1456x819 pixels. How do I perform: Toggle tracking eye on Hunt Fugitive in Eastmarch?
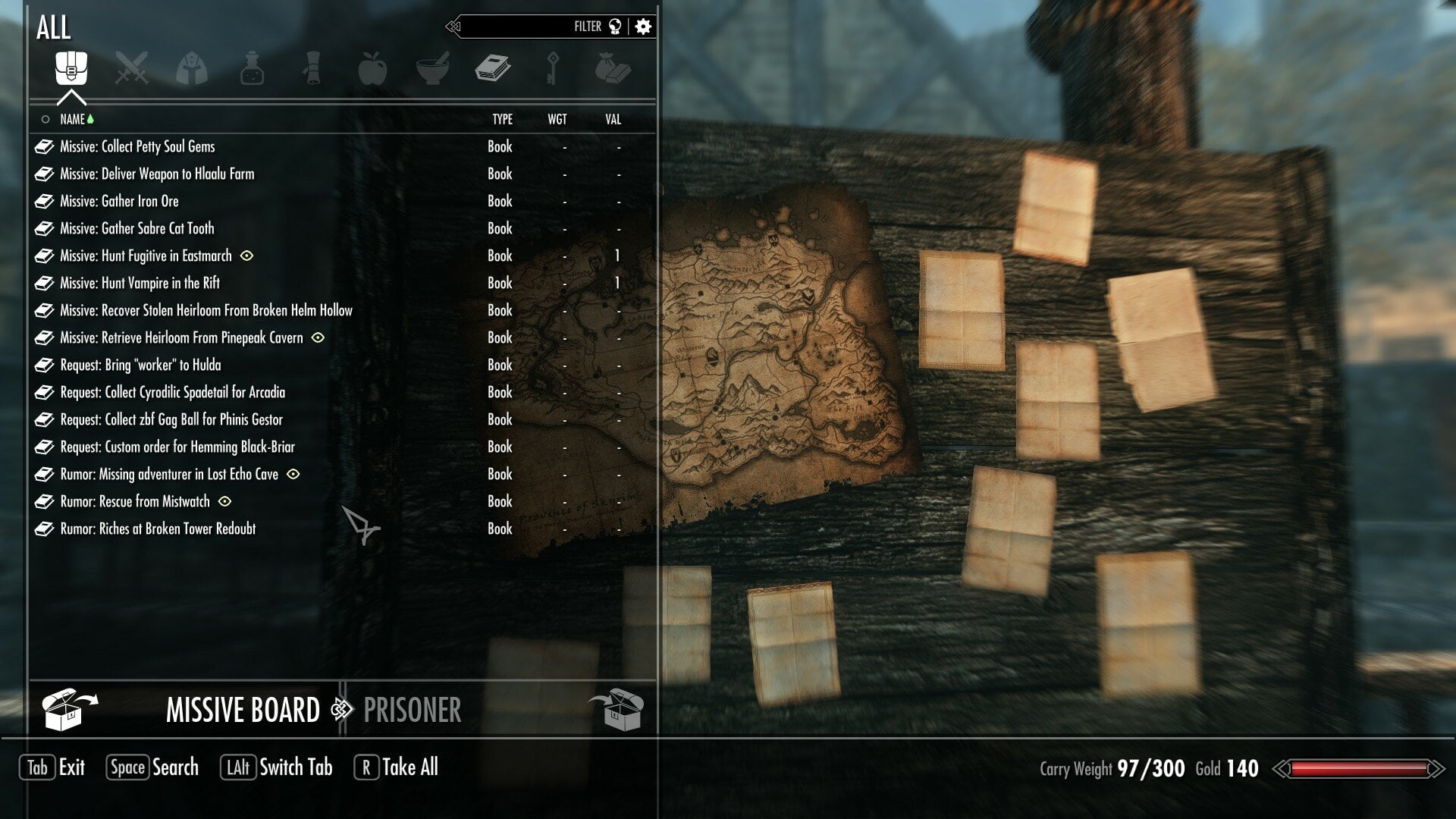click(x=246, y=256)
